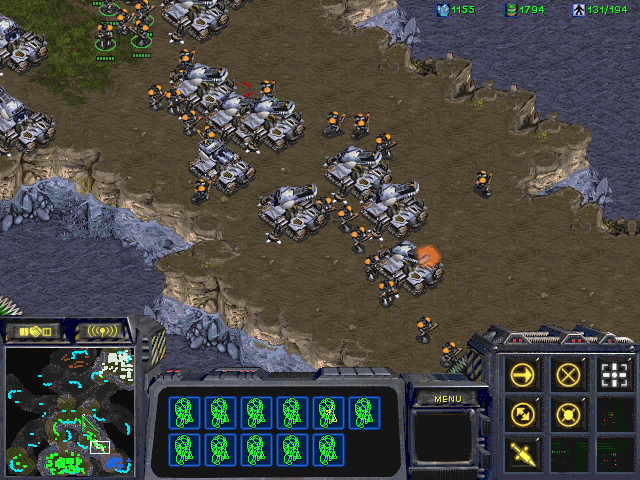Choose the Attack crosshair command
The image size is (640, 480).
(x=614, y=375)
